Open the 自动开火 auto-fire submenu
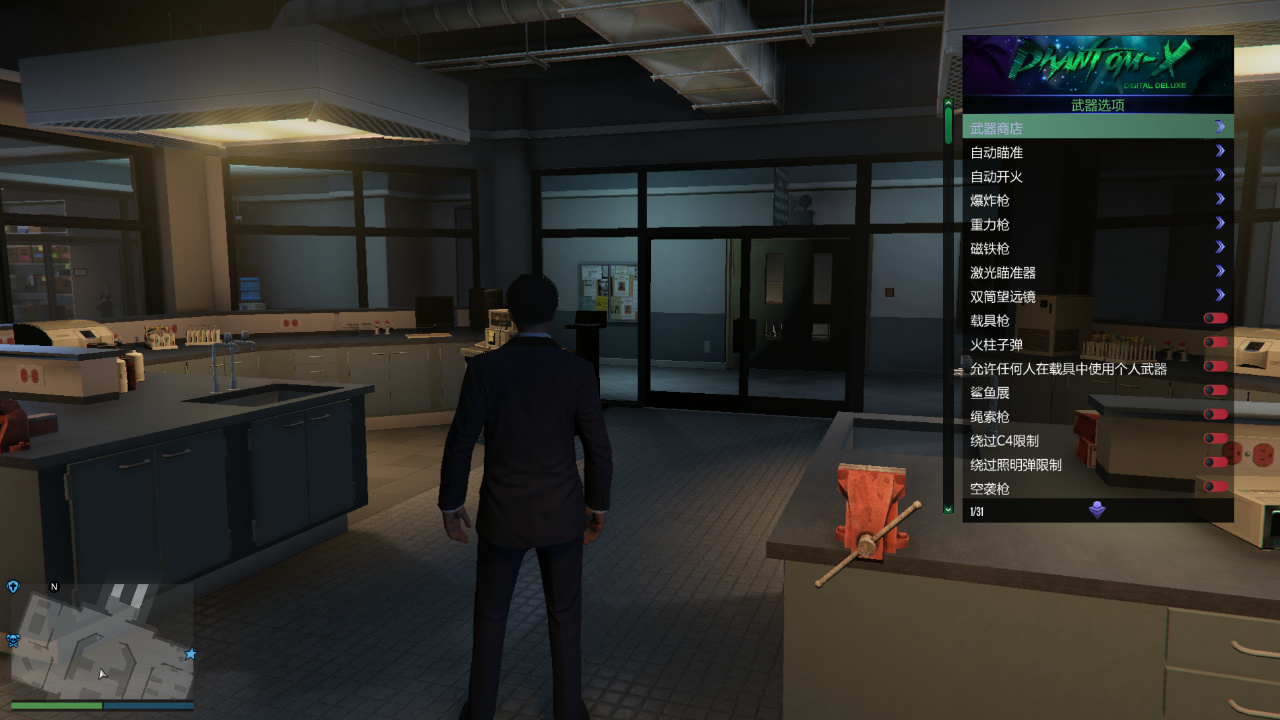The width and height of the screenshot is (1280, 720). coord(1097,176)
